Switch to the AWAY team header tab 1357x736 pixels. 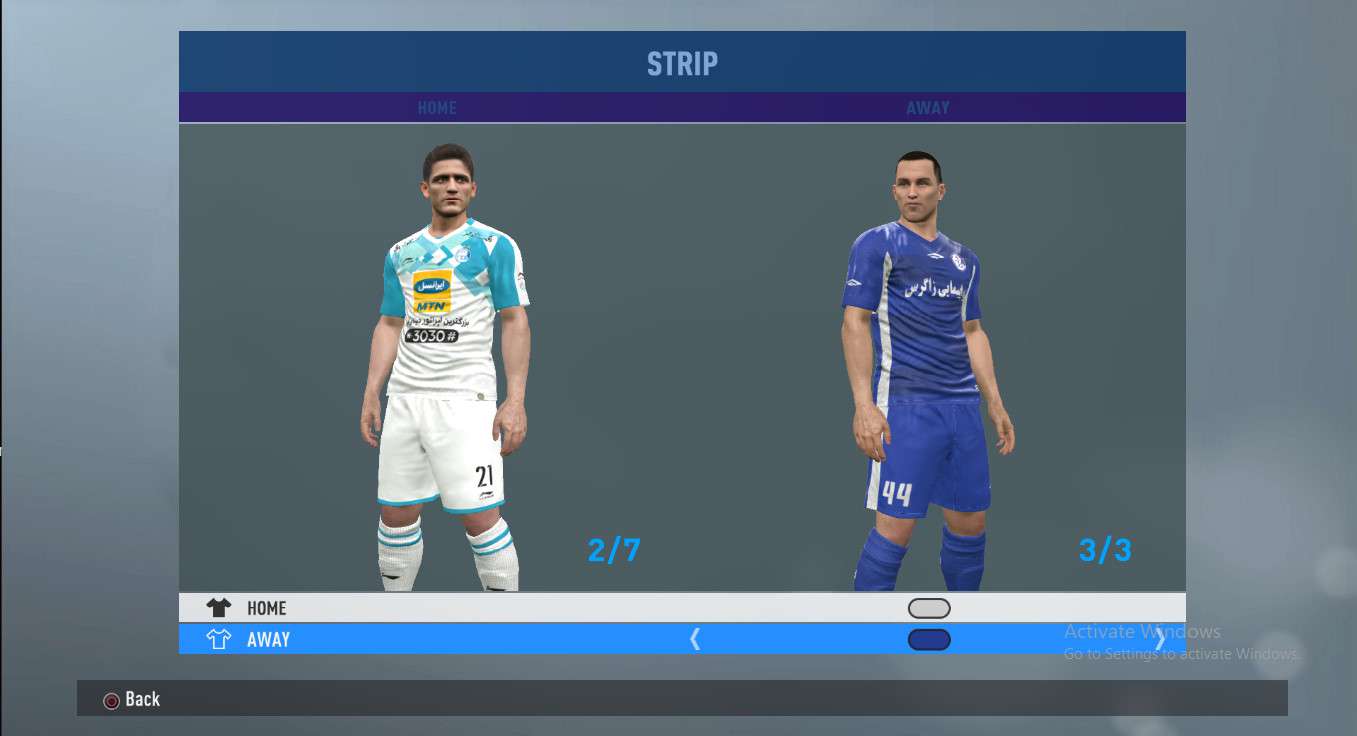pyautogui.click(x=928, y=108)
